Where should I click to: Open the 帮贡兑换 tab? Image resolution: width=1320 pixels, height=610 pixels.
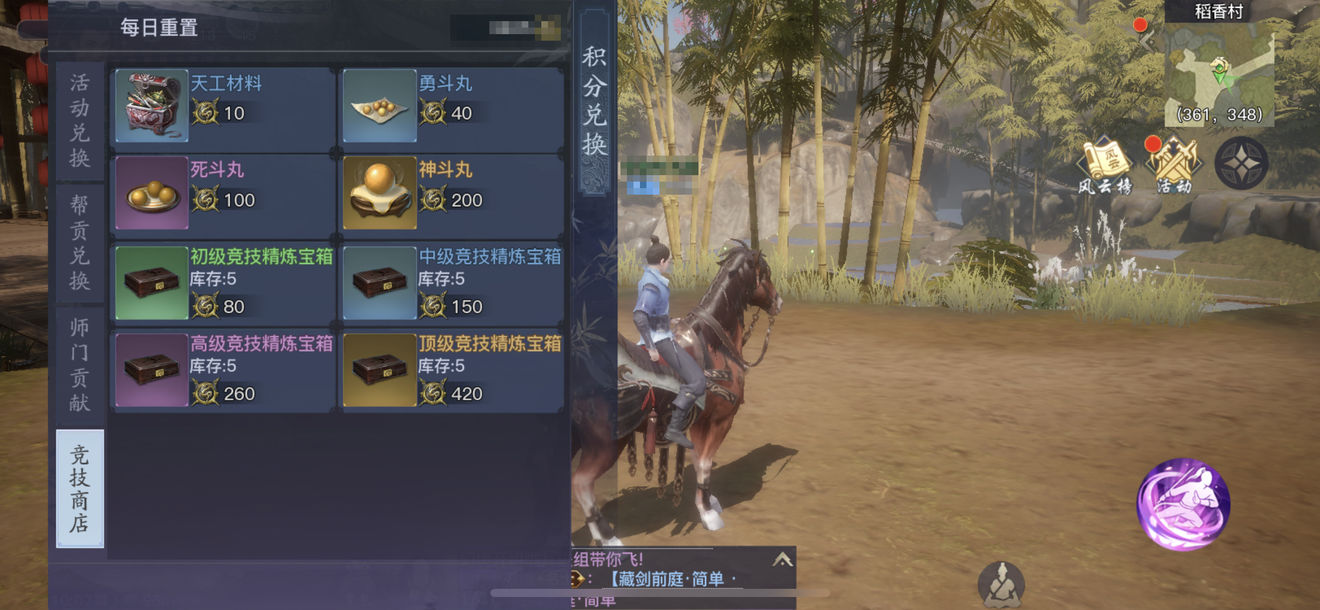[80, 243]
